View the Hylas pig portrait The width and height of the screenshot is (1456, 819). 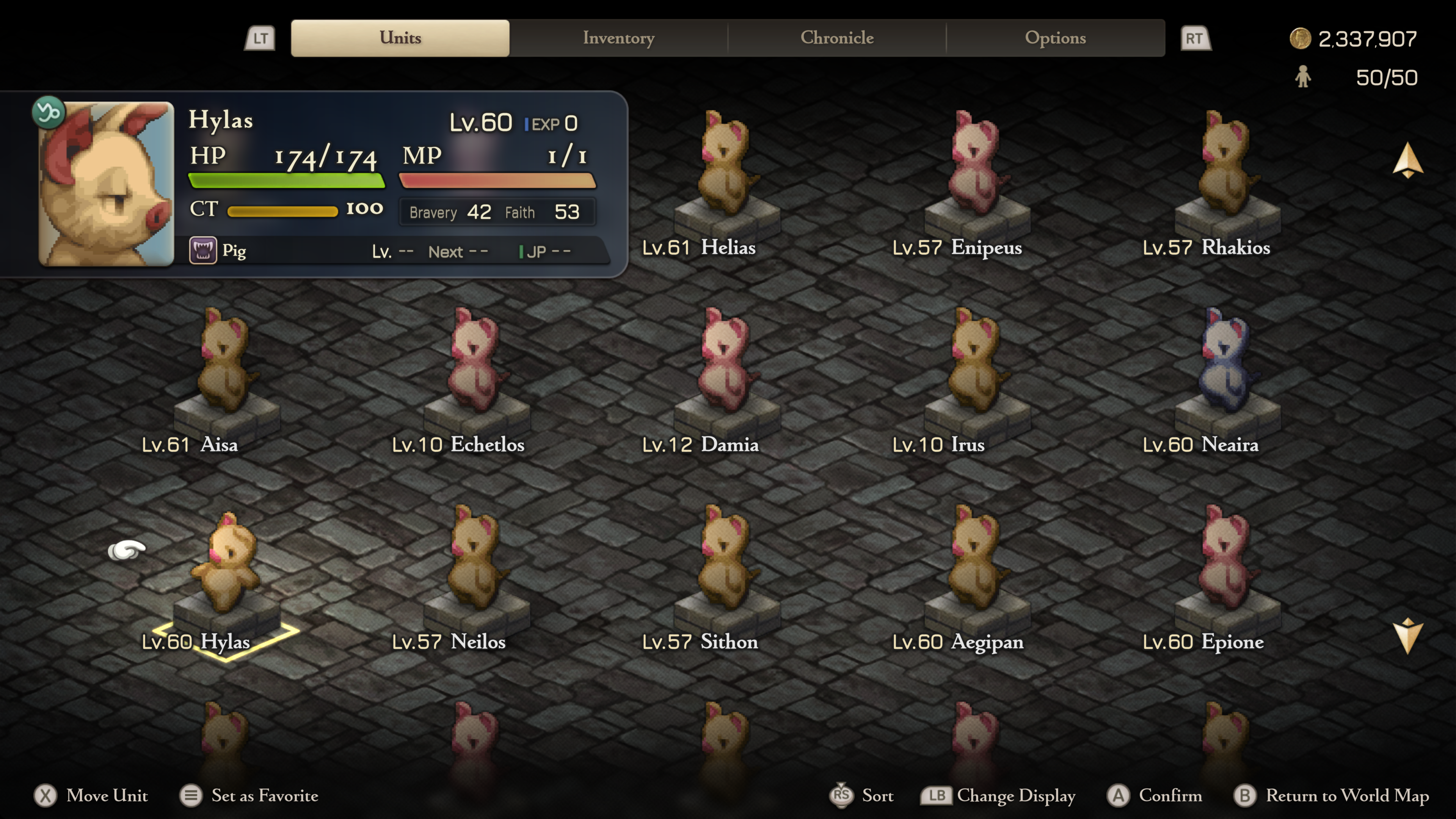point(106,184)
